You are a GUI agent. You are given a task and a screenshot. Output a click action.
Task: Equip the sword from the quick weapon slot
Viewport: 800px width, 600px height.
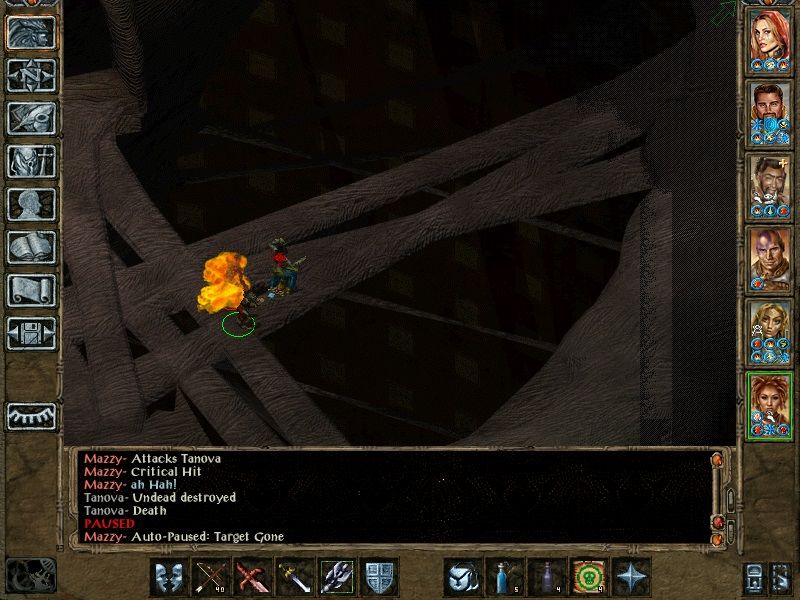[x=293, y=577]
